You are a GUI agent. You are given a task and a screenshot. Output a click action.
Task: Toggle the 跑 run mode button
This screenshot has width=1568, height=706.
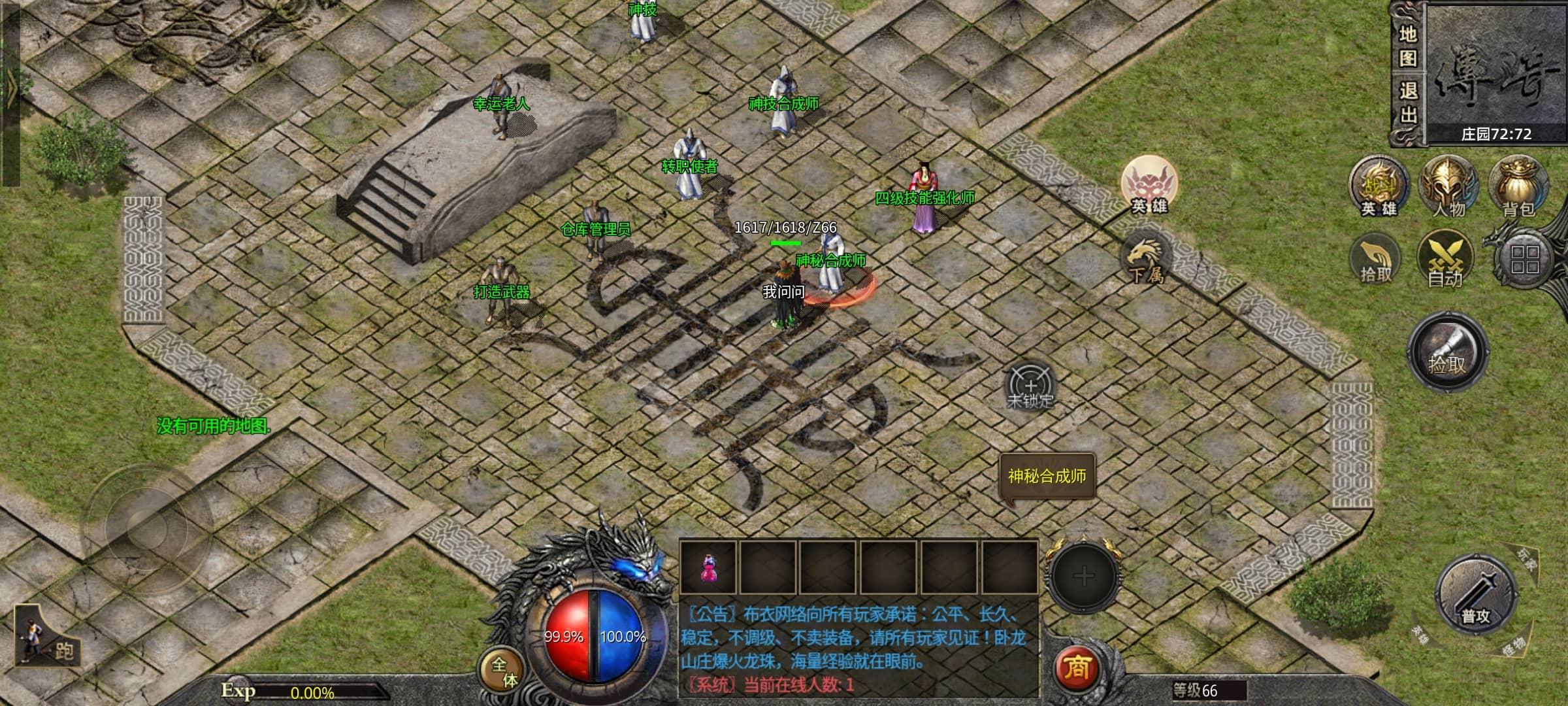click(x=47, y=638)
